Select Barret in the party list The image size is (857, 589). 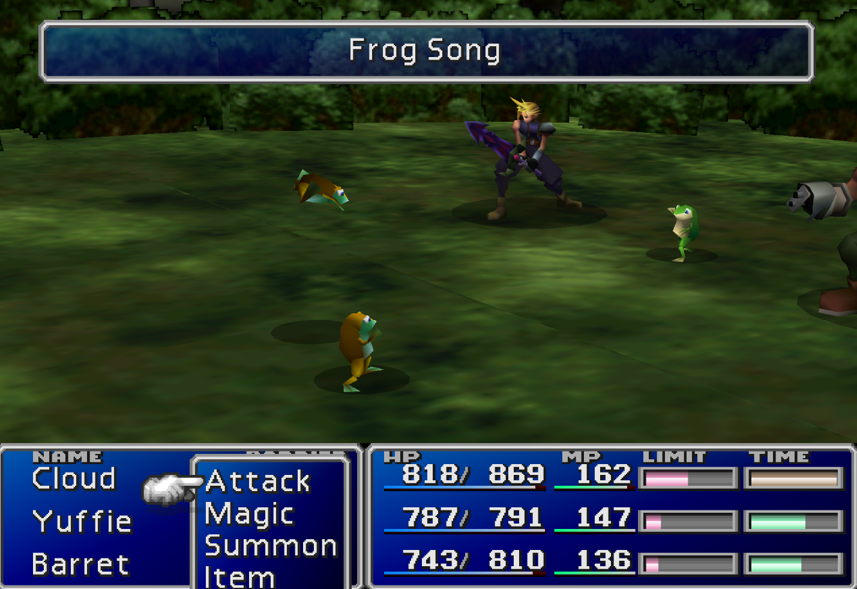click(80, 564)
